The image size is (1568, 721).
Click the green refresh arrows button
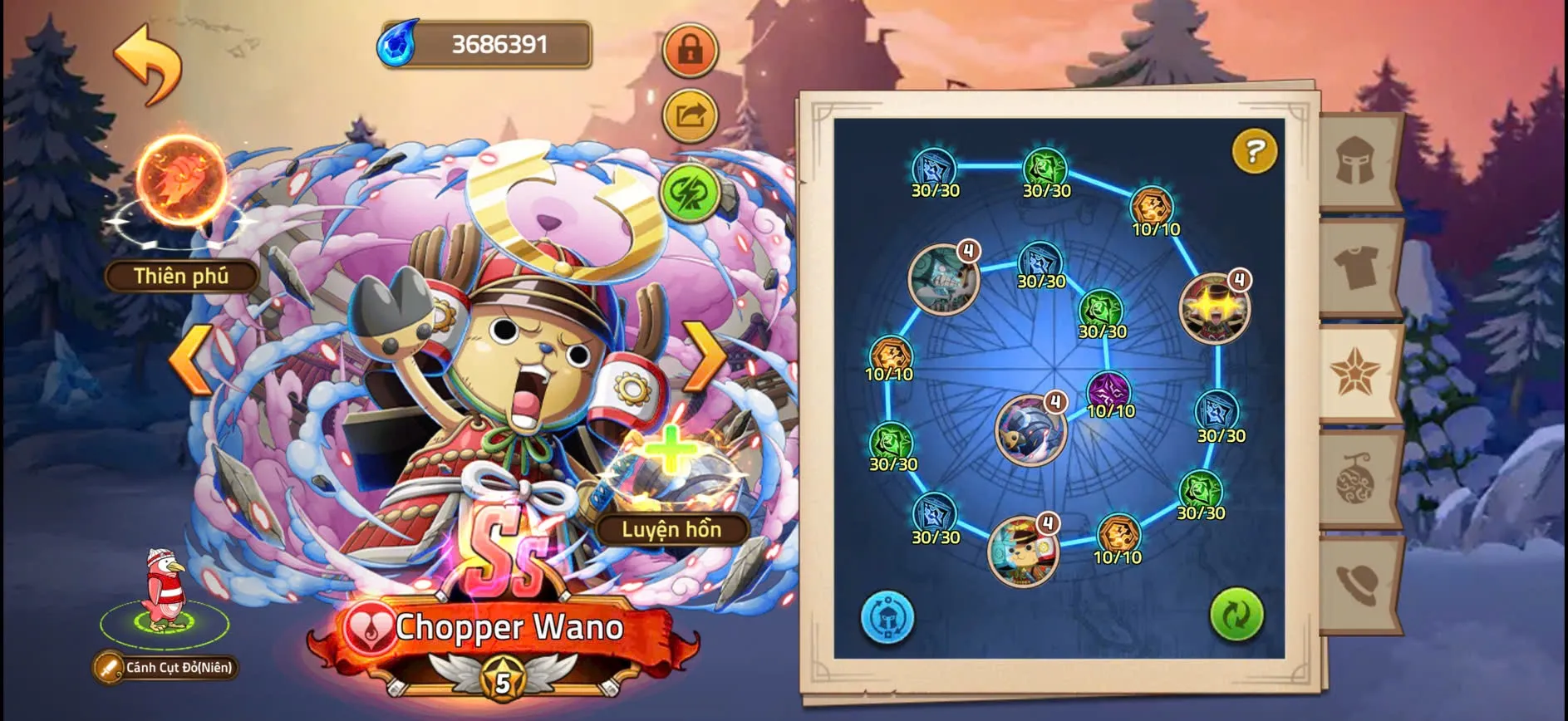(x=1236, y=616)
